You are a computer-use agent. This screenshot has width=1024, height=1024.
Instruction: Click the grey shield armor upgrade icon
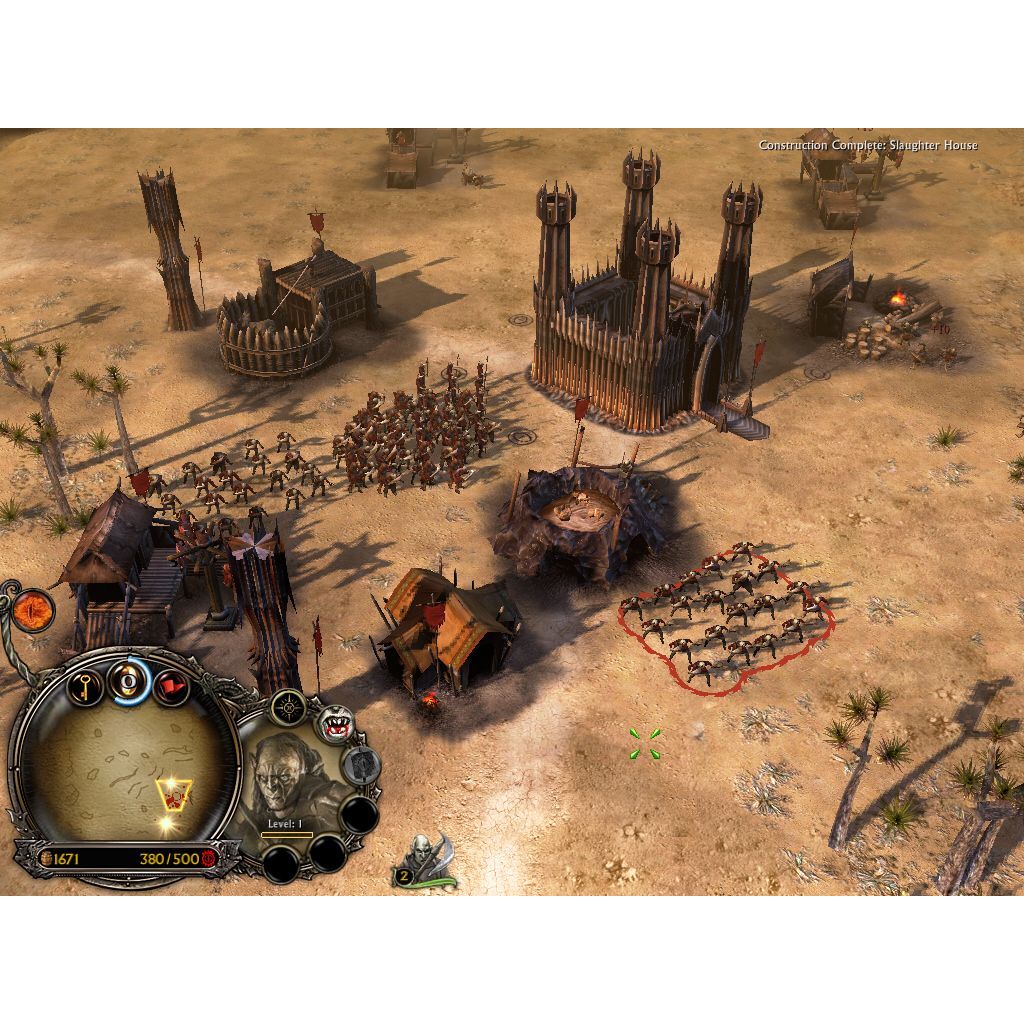pos(360,766)
